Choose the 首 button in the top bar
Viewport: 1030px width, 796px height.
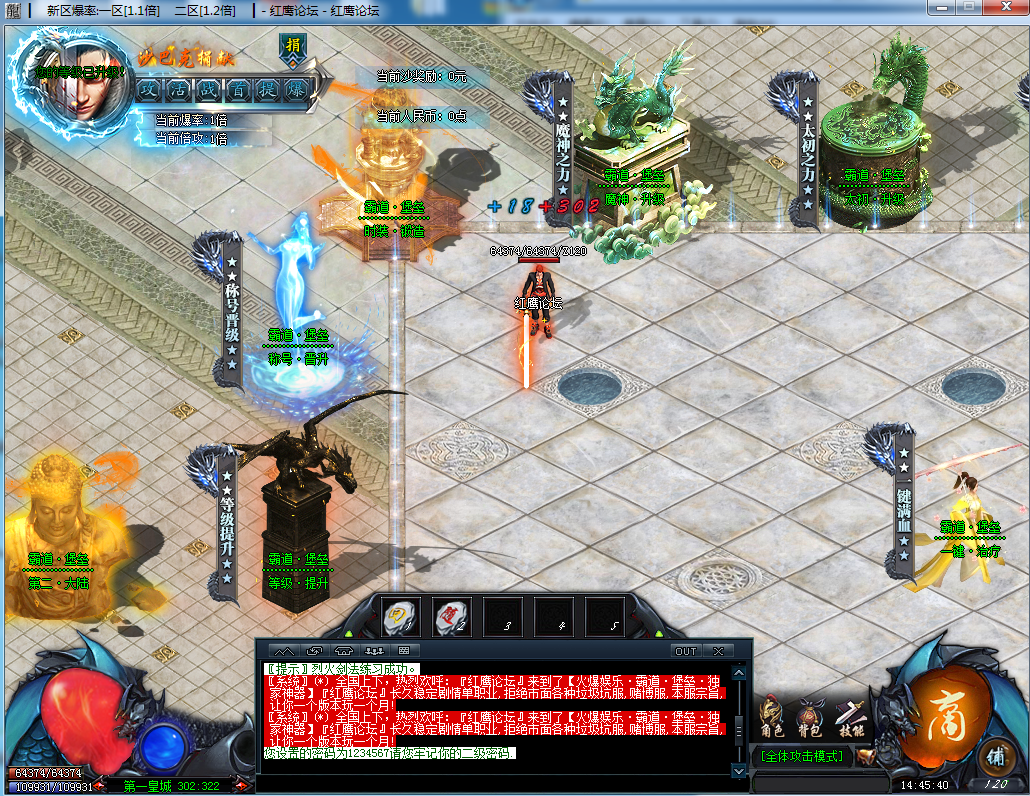click(237, 88)
